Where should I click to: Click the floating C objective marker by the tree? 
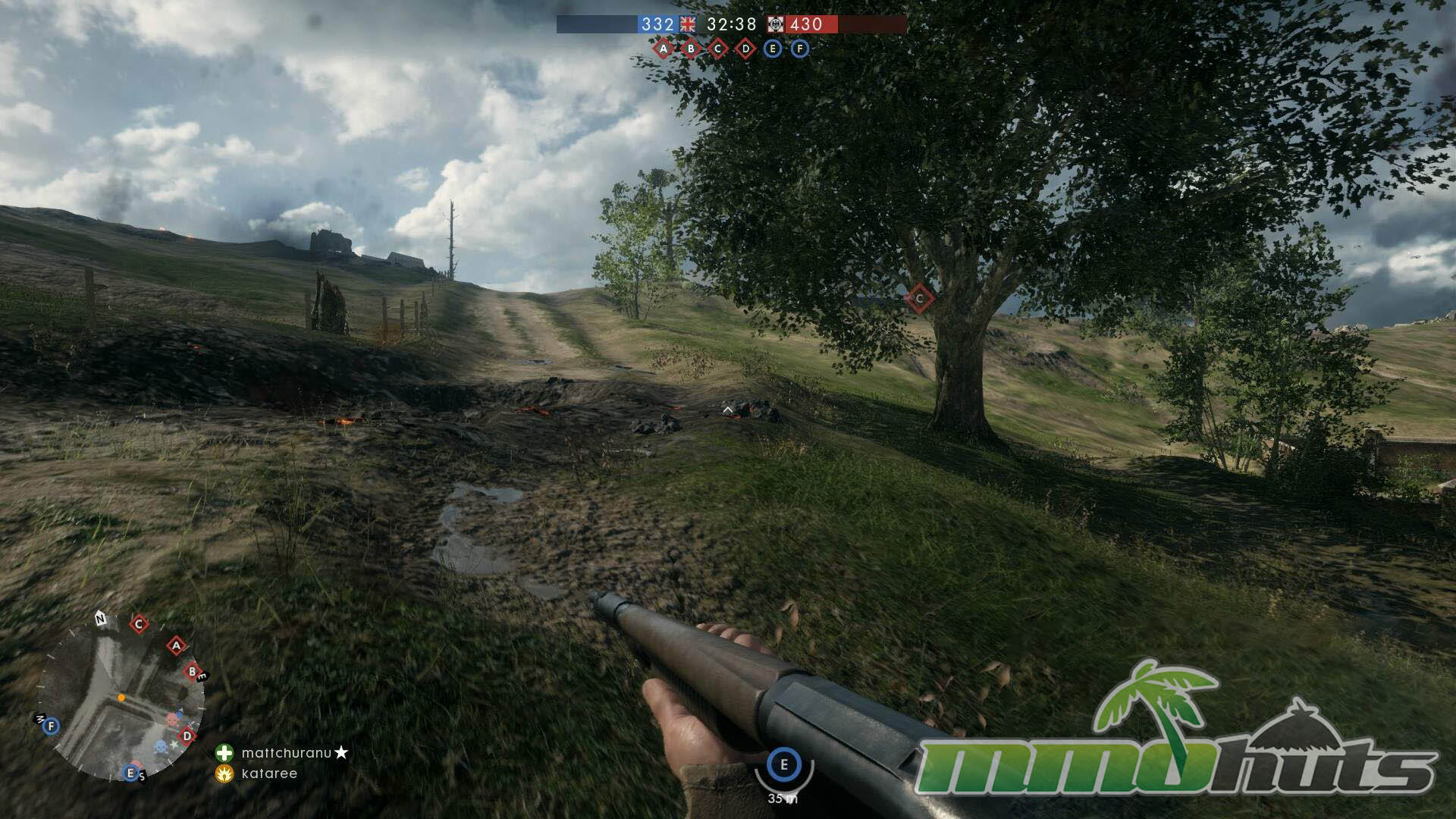pyautogui.click(x=919, y=299)
